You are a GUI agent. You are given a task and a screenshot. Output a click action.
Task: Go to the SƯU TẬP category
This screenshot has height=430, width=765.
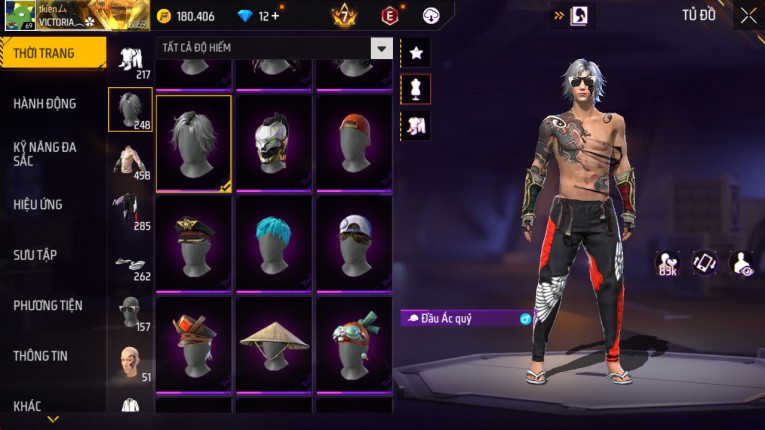tap(36, 255)
